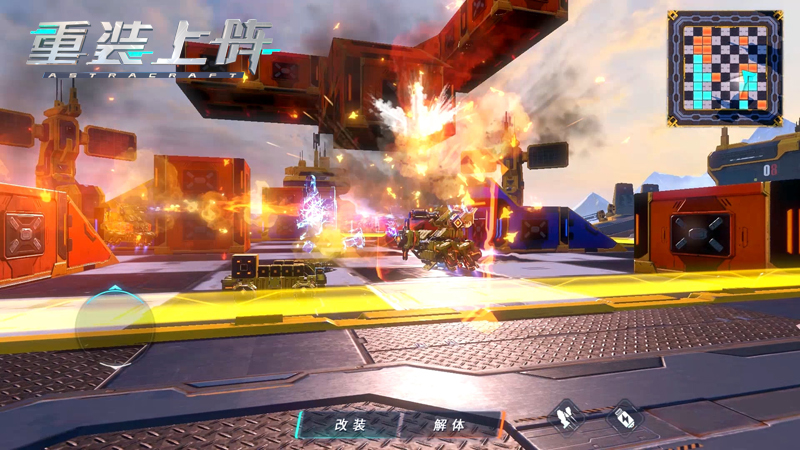Viewport: 800px width, 450px height.
Task: Open the grid minimap
Action: (724, 67)
